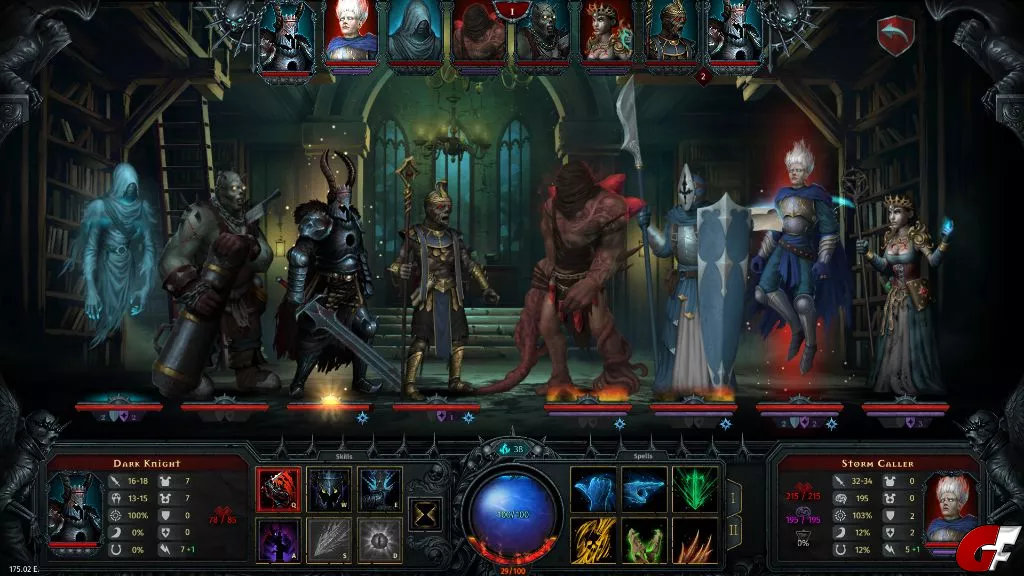Cast the blue open hand spell
The width and height of the screenshot is (1024, 576).
[x=593, y=489]
